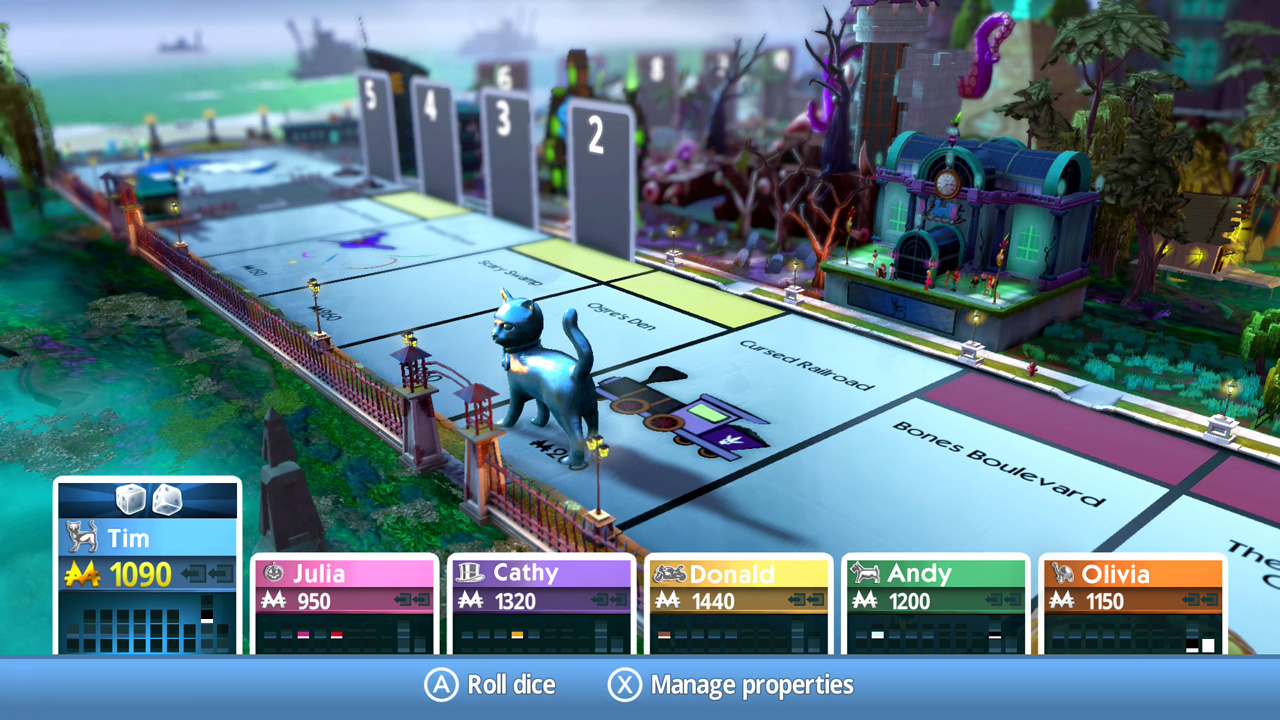Click the turtle icon on Olivia's card
The image size is (1280, 720).
(1063, 573)
